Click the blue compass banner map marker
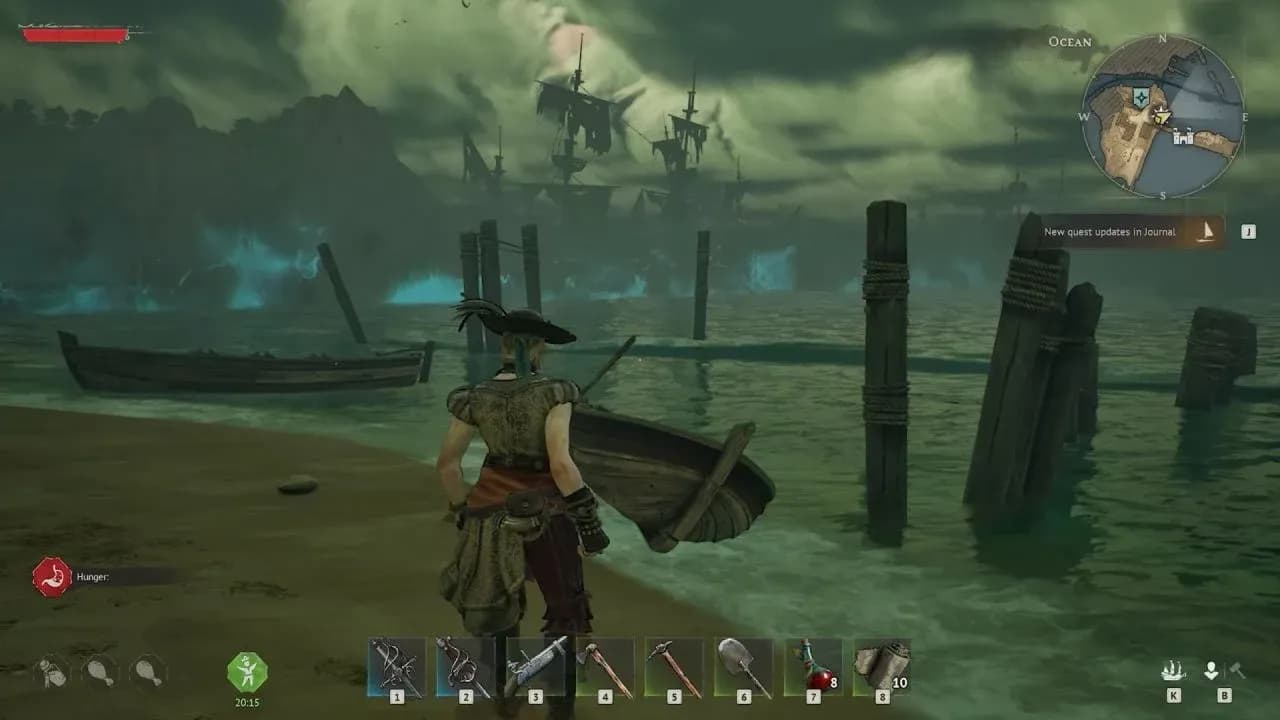This screenshot has width=1280, height=720. tap(1141, 97)
